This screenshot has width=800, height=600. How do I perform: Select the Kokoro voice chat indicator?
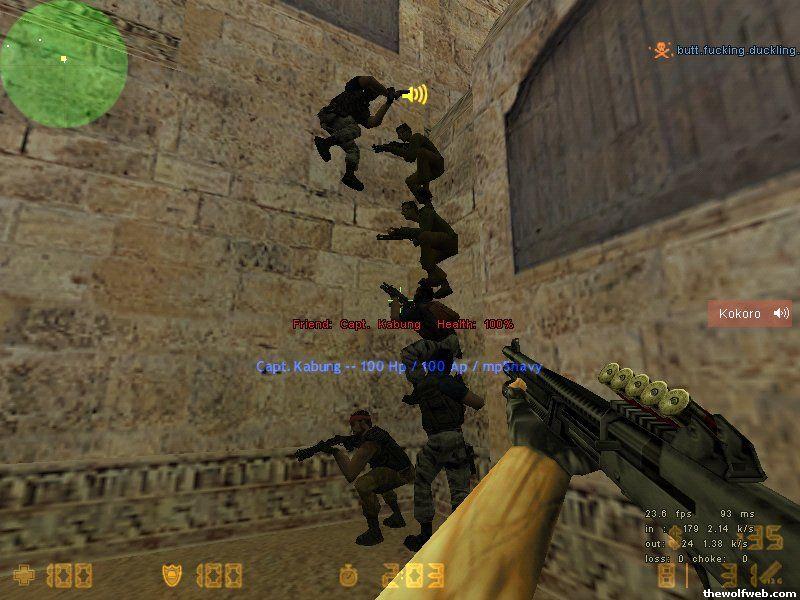pyautogui.click(x=750, y=314)
